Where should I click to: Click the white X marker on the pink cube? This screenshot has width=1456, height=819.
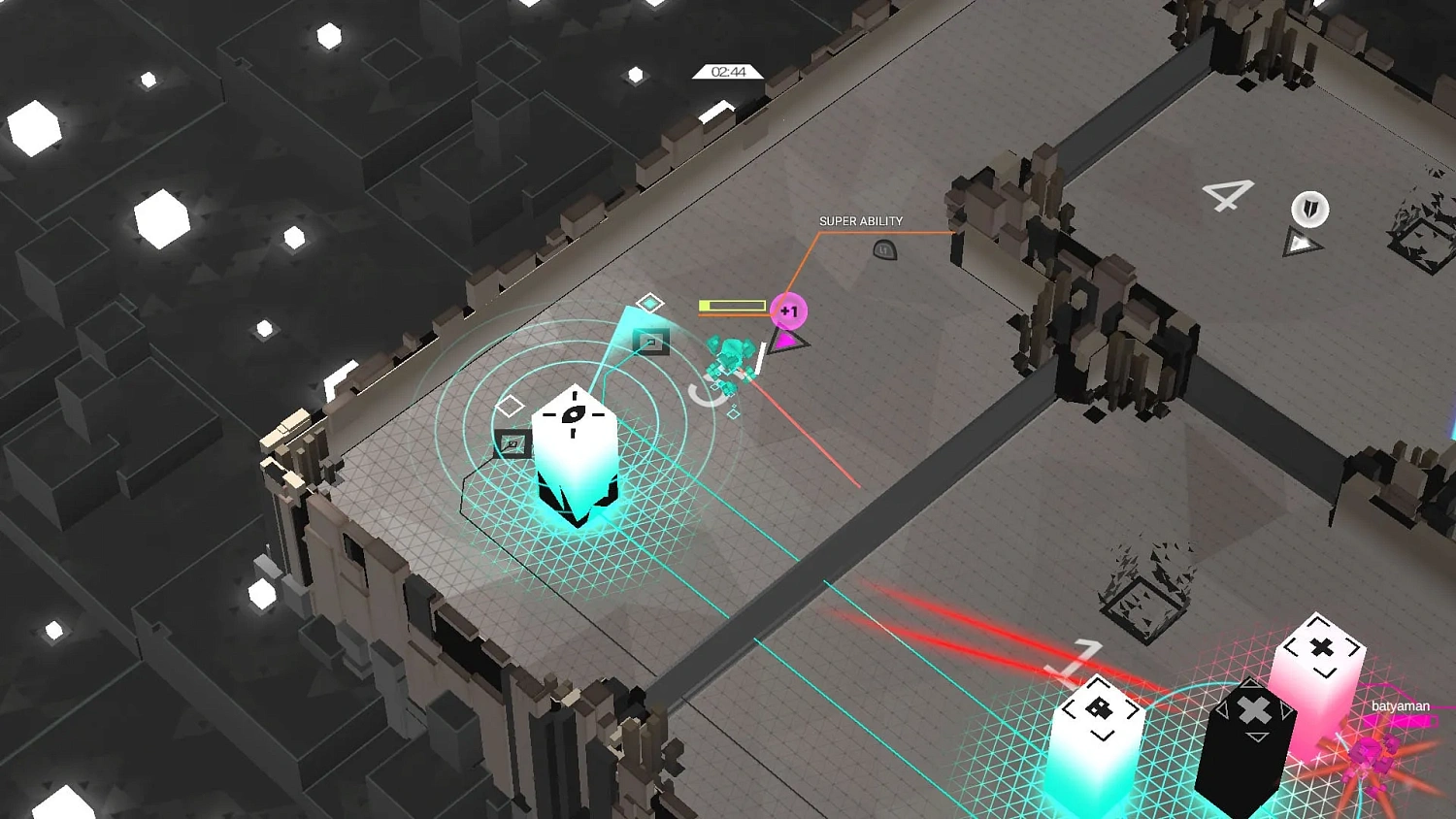[x=1322, y=645]
